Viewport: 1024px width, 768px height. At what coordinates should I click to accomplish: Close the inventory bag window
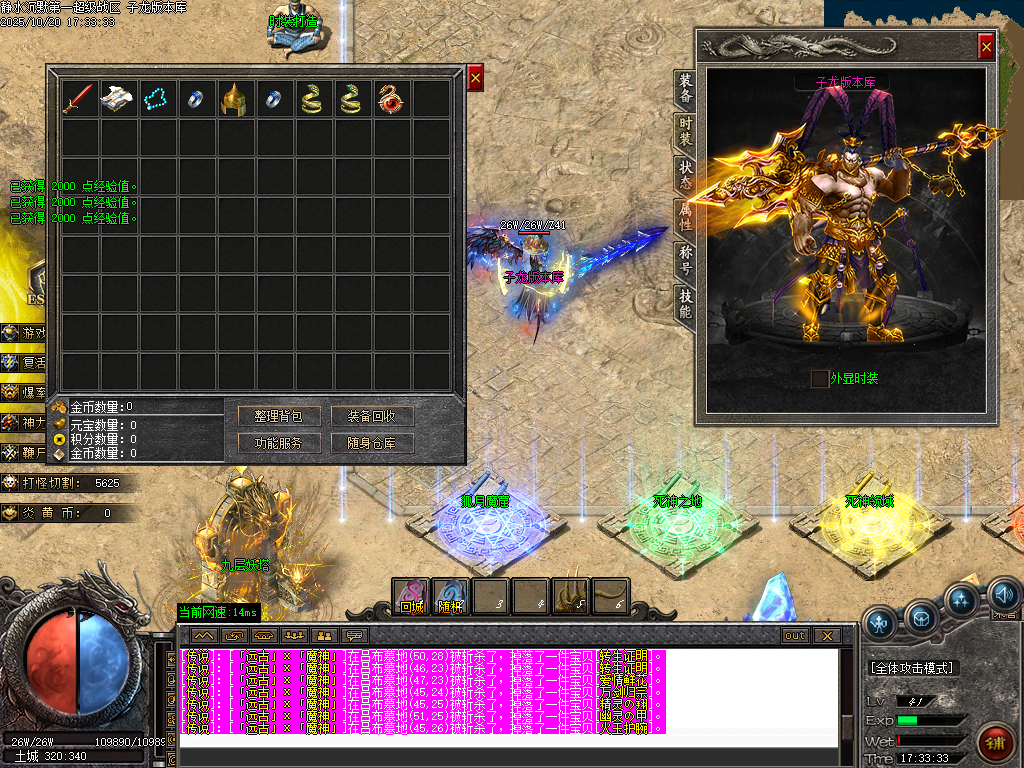(475, 77)
